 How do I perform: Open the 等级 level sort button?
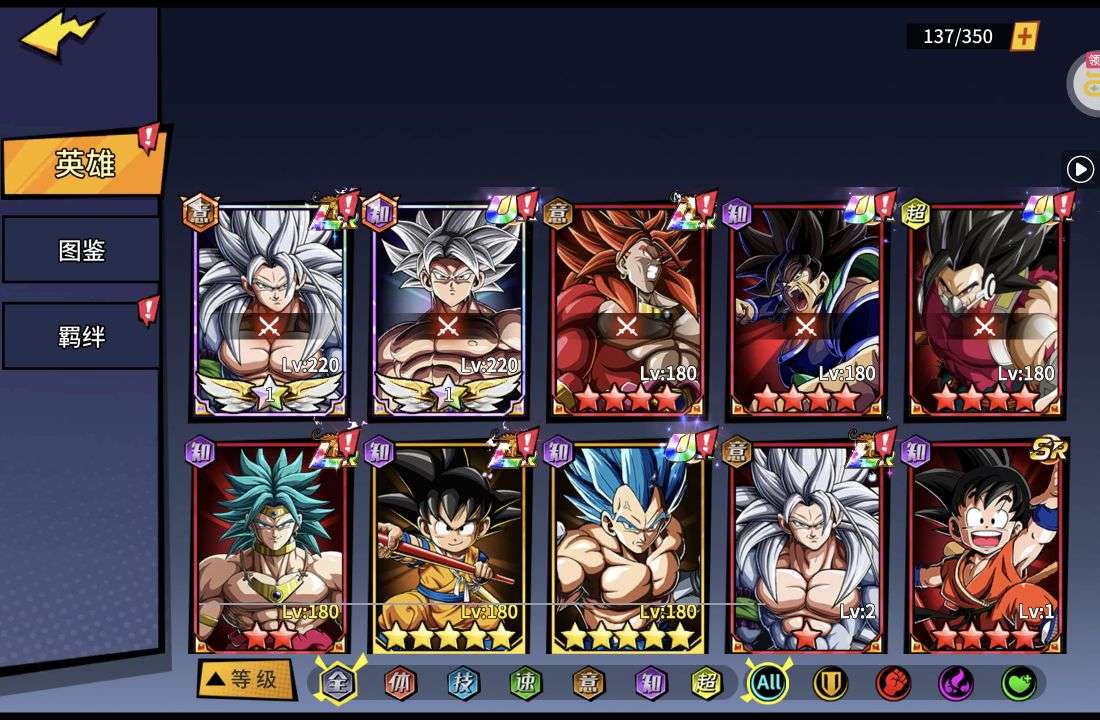tap(245, 680)
